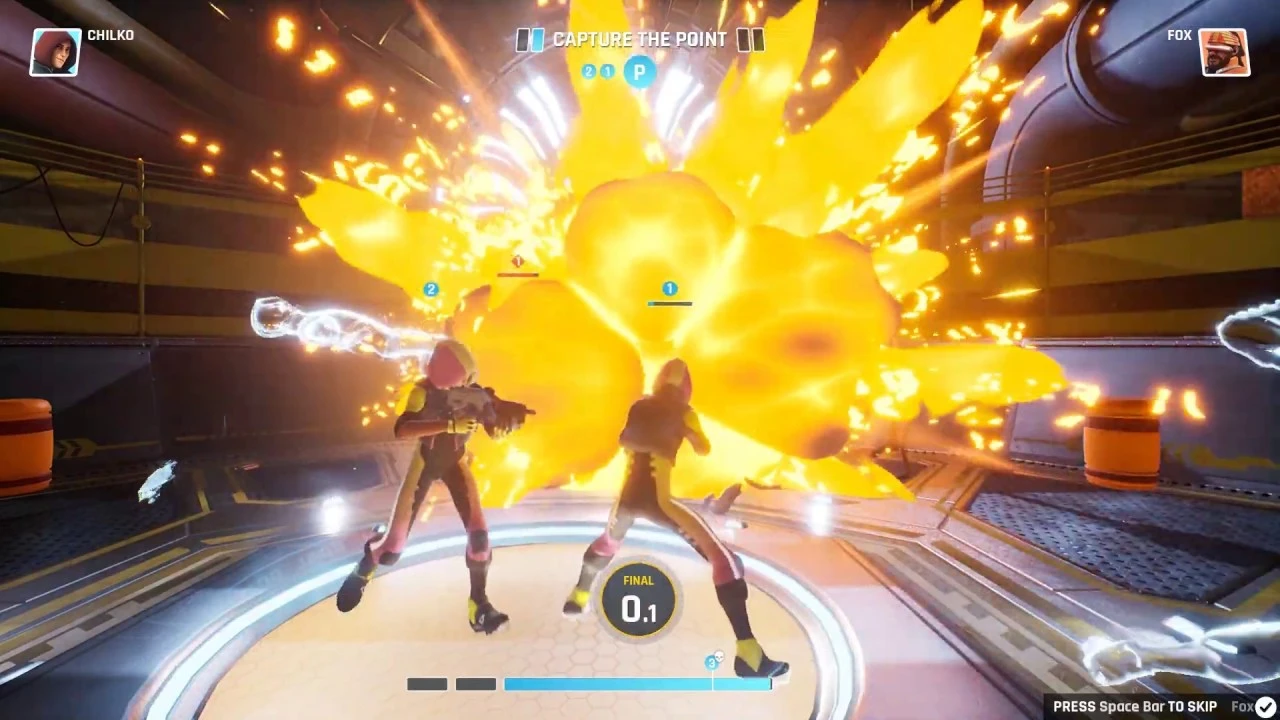Click the CHILKO player avatar portrait

coord(55,51)
